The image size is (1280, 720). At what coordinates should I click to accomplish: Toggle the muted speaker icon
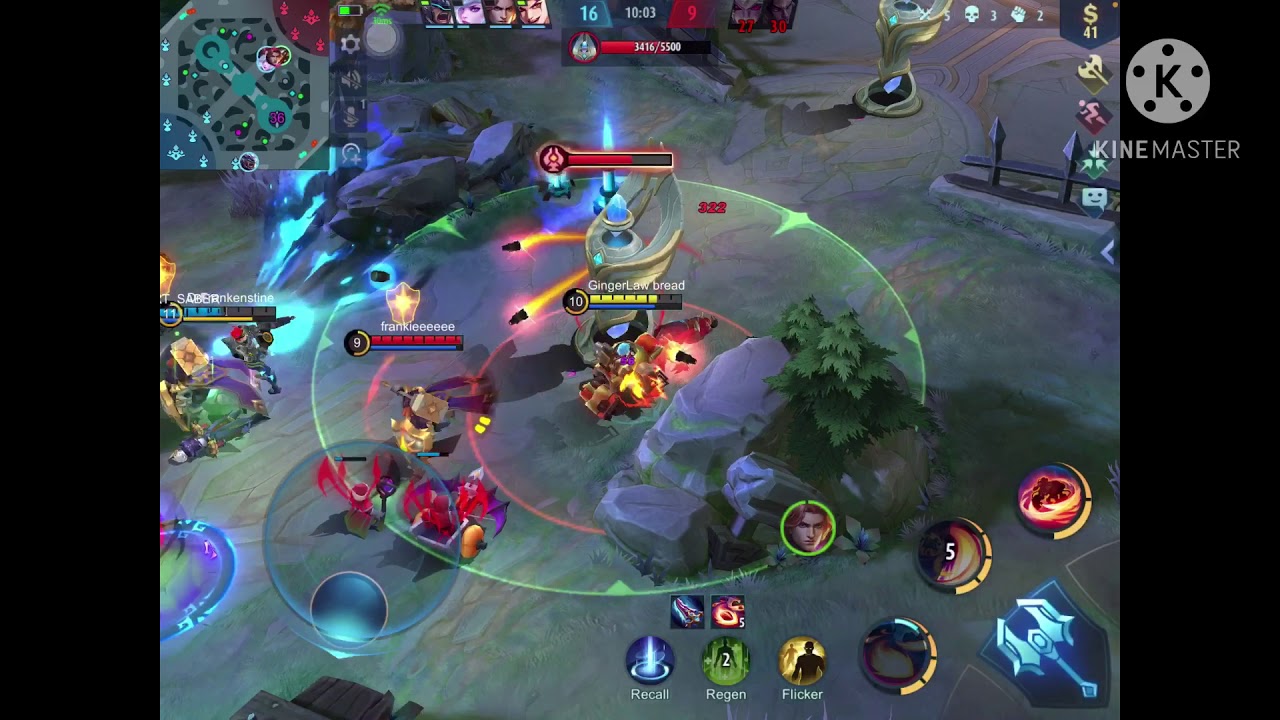coord(351,81)
